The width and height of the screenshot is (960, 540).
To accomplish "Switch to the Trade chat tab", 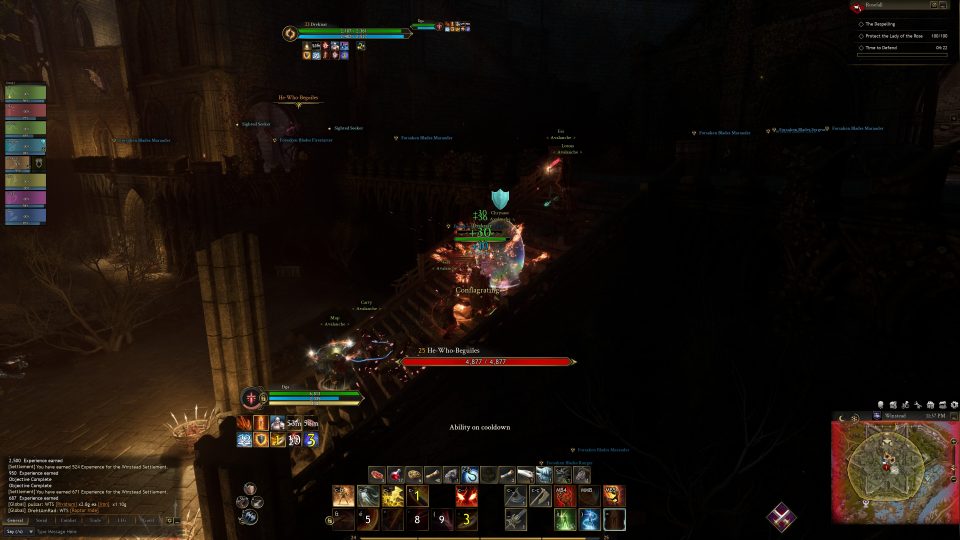I will coord(95,520).
